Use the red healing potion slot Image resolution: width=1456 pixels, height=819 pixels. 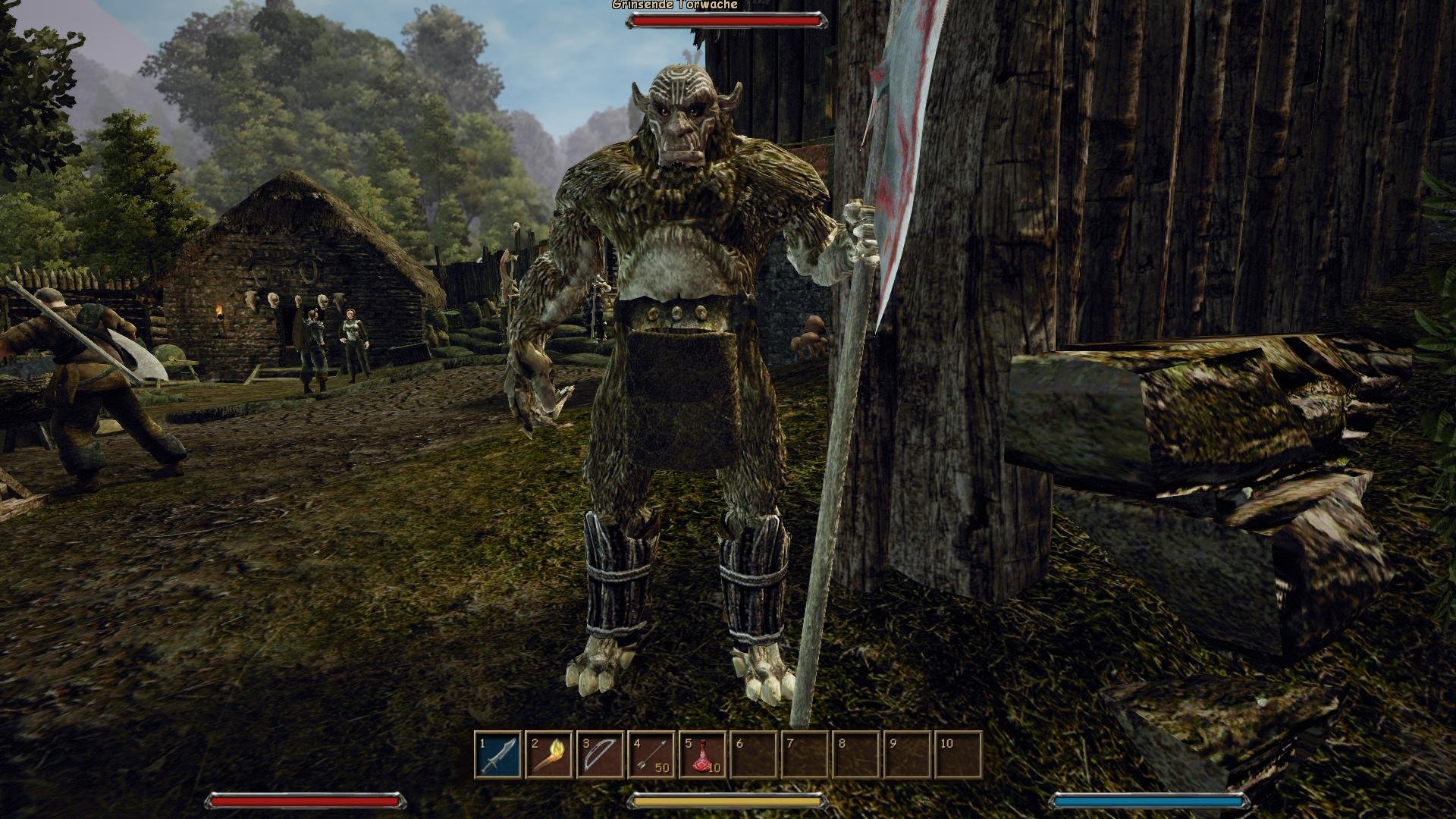tap(702, 755)
